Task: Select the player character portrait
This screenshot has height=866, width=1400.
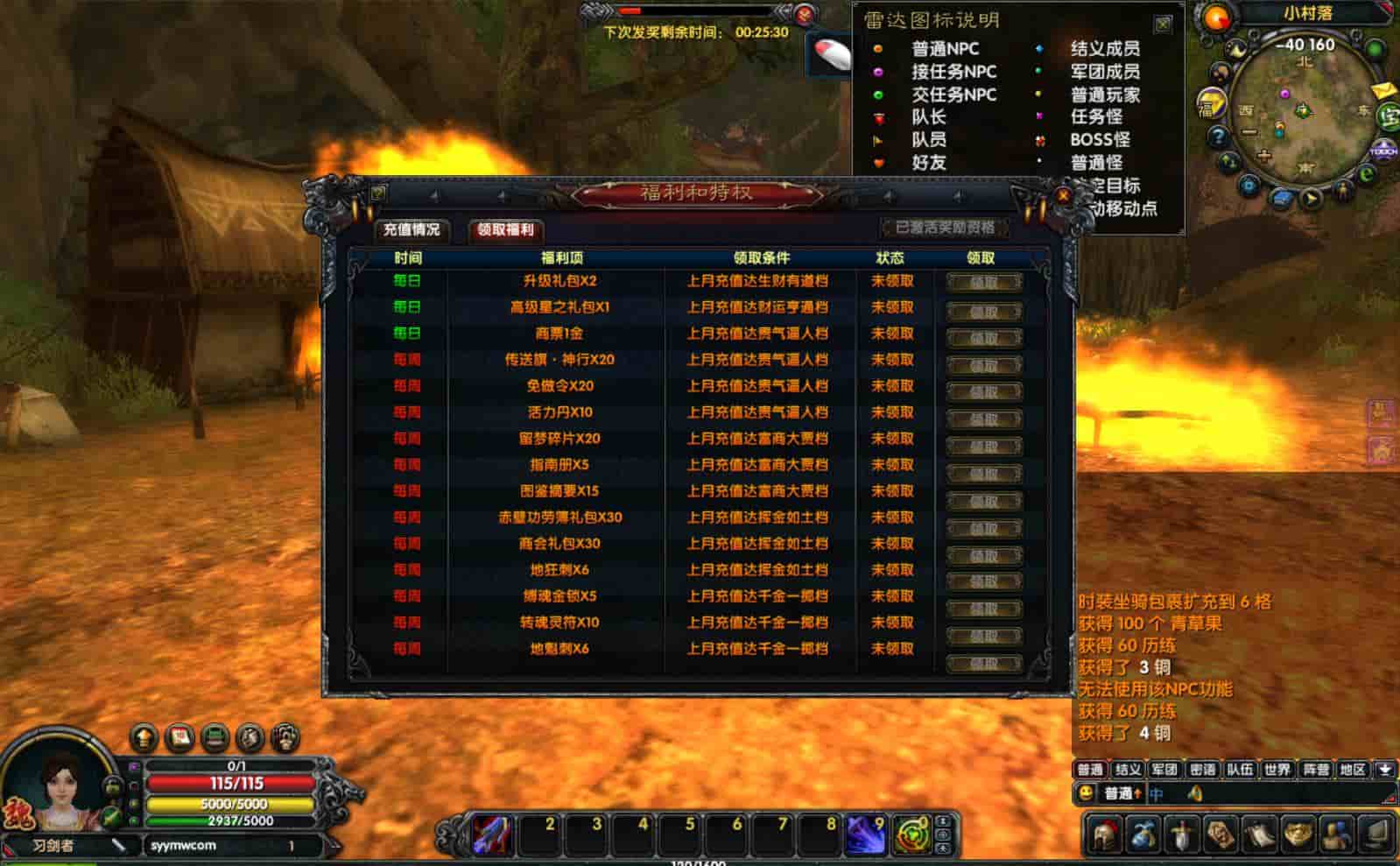Action: coord(60,786)
